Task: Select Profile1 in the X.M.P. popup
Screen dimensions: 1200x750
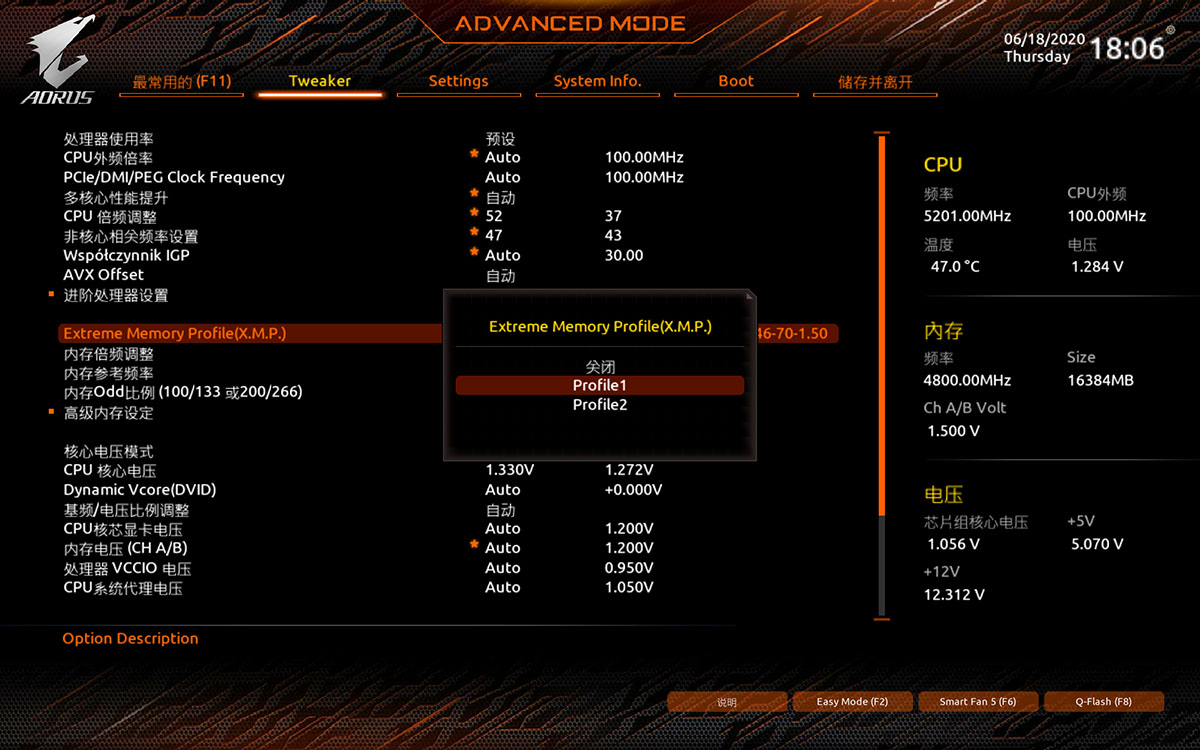Action: 599,385
